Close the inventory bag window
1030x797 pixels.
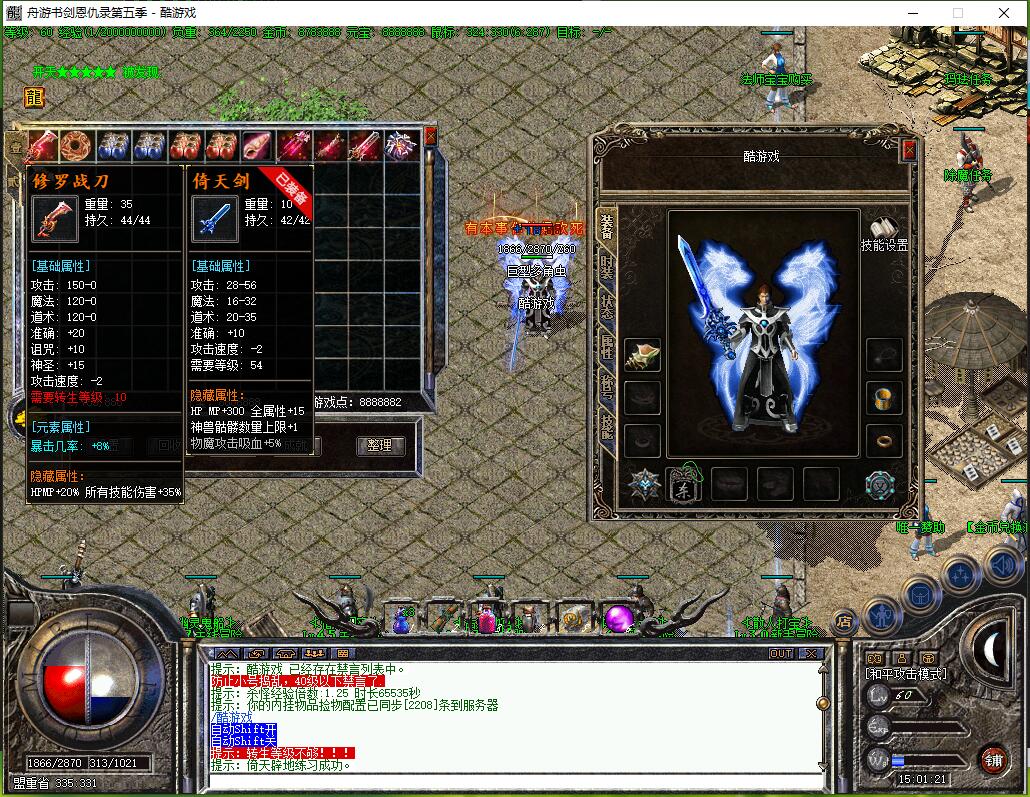(x=430, y=135)
